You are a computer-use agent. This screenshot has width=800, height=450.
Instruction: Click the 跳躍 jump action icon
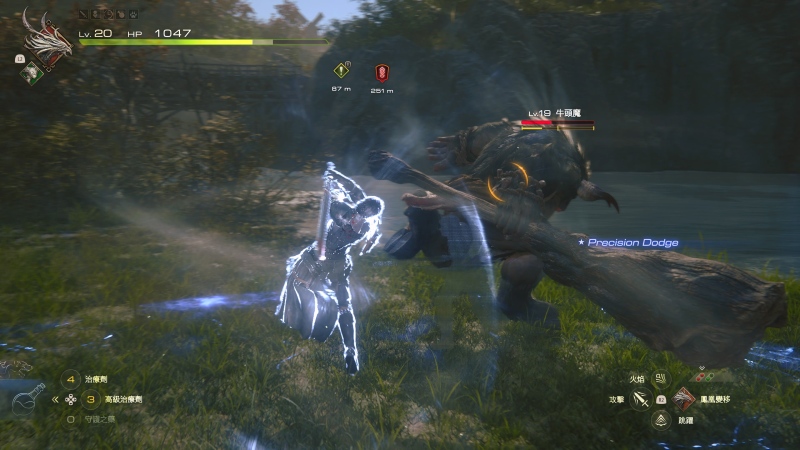pos(660,420)
